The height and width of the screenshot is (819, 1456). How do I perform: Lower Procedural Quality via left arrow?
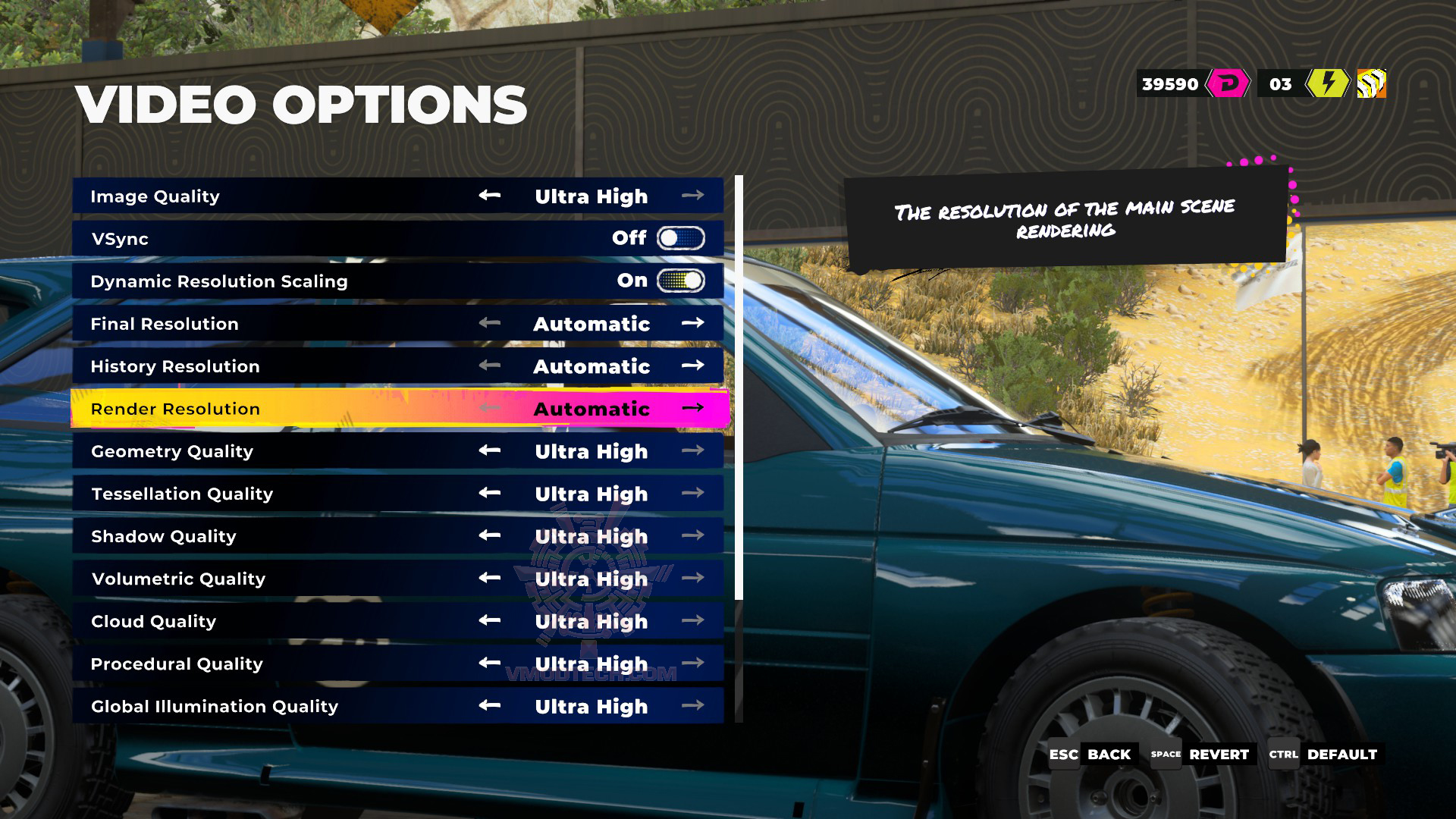[x=489, y=663]
